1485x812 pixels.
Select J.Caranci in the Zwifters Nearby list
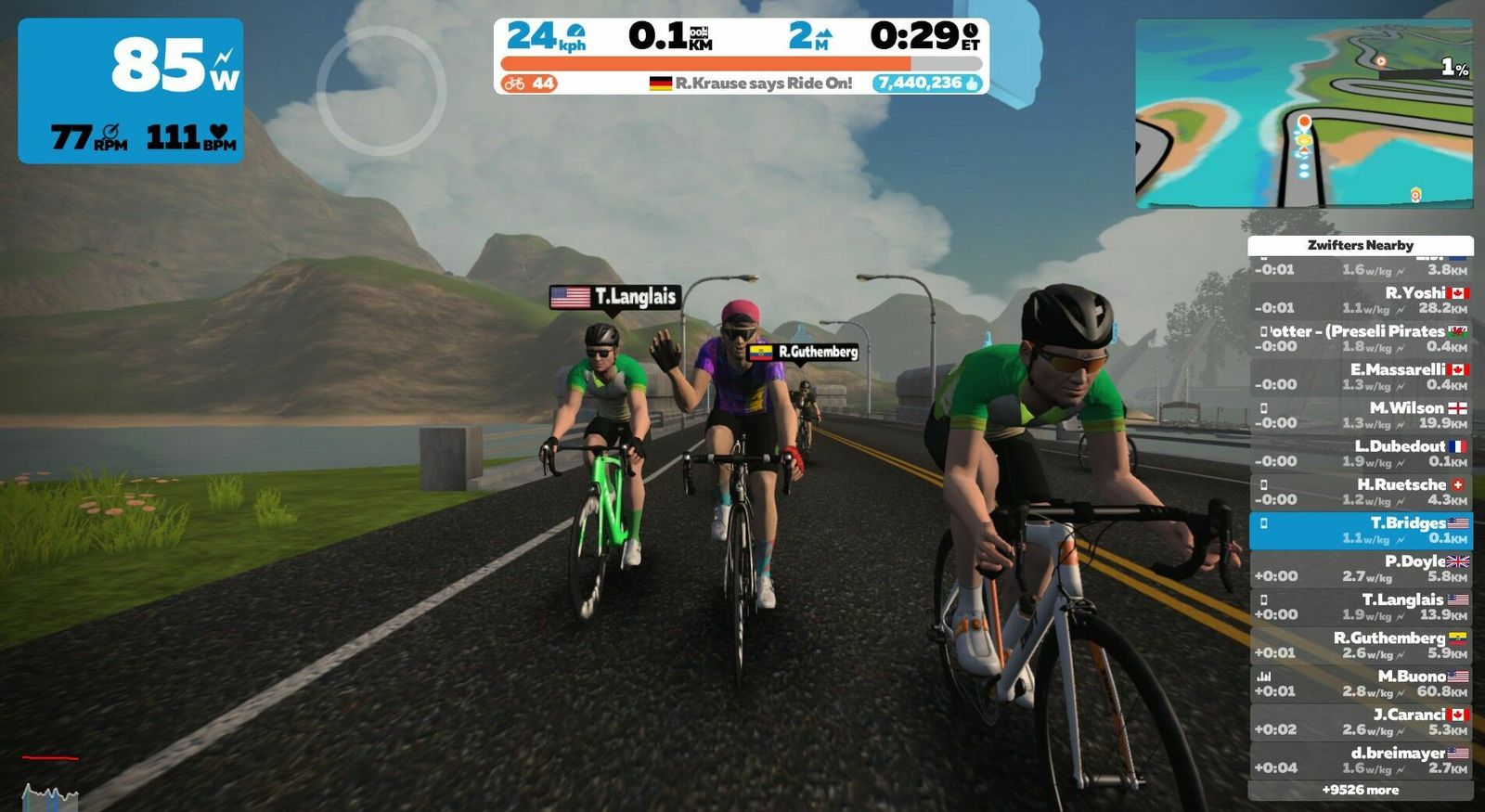1361,721
